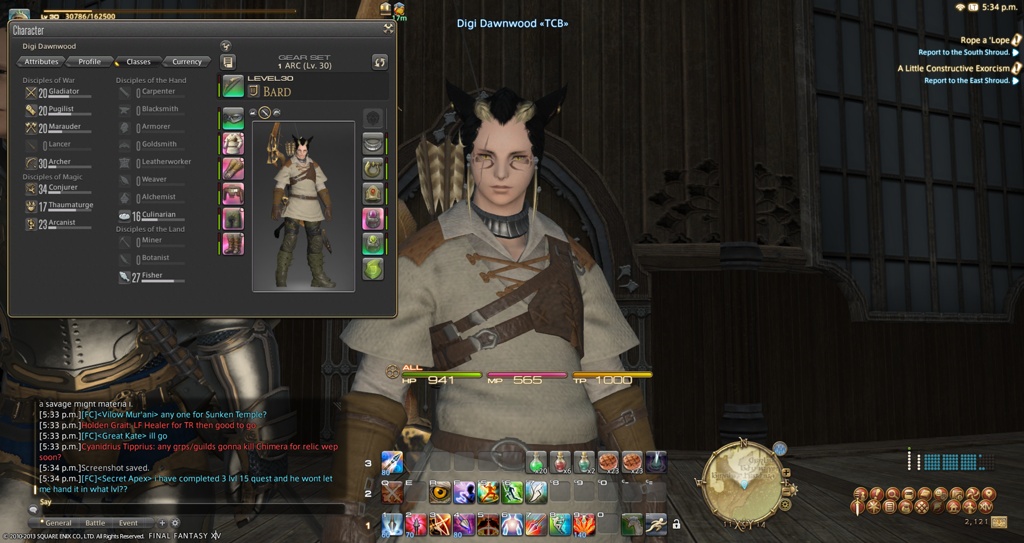Select the Classes tab
This screenshot has height=543, width=1024.
pyautogui.click(x=137, y=62)
